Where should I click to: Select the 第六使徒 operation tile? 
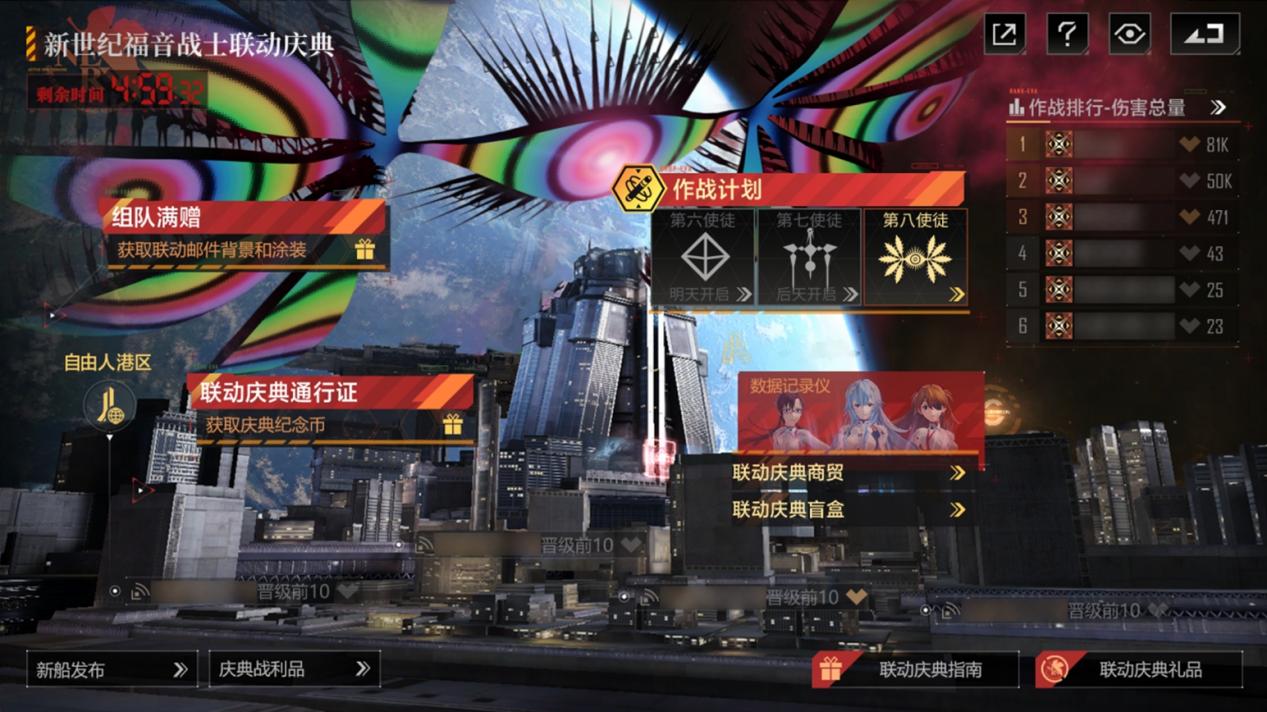(703, 257)
